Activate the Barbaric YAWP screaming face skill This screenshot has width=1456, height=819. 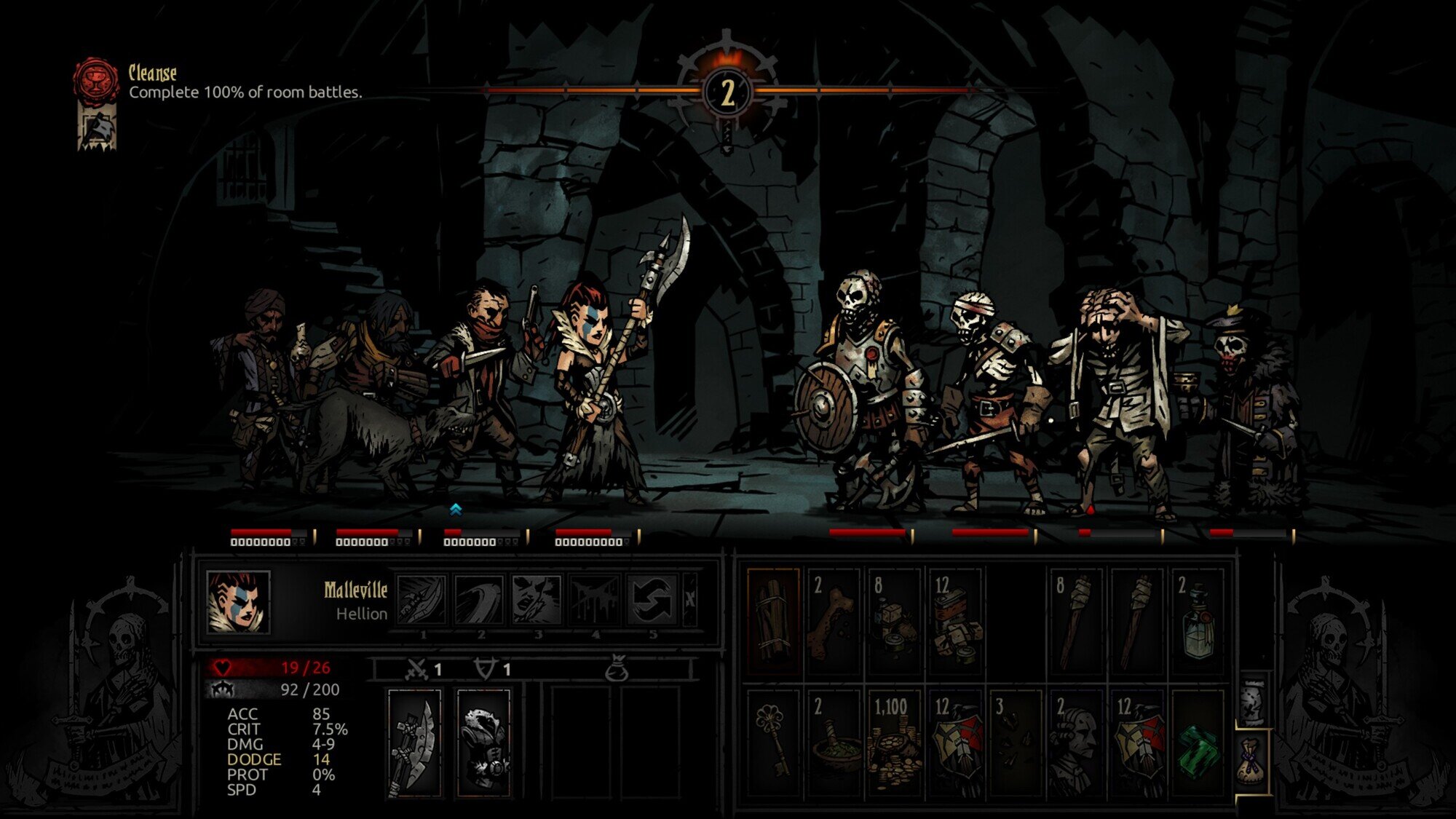tap(536, 600)
